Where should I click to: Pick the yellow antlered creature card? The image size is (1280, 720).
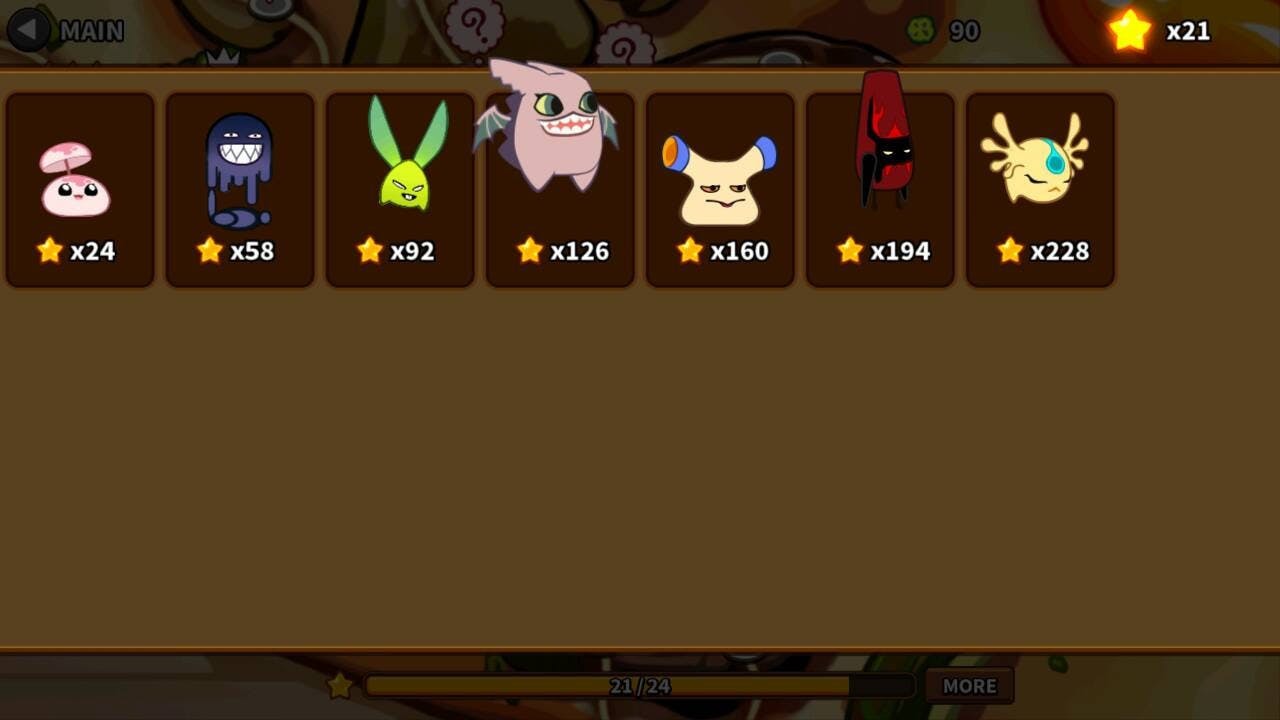tap(1040, 190)
